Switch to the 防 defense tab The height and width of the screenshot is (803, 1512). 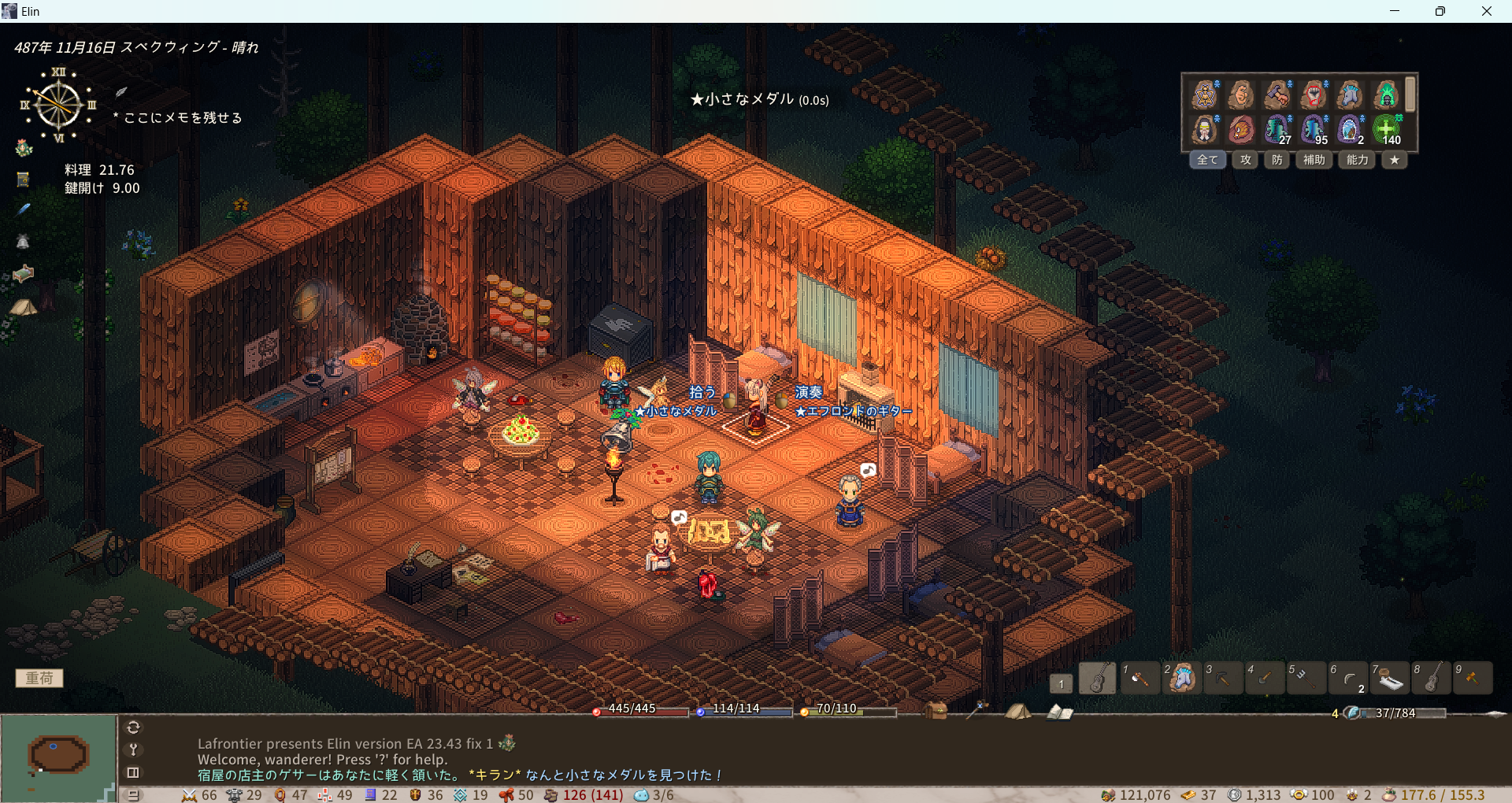point(1277,160)
